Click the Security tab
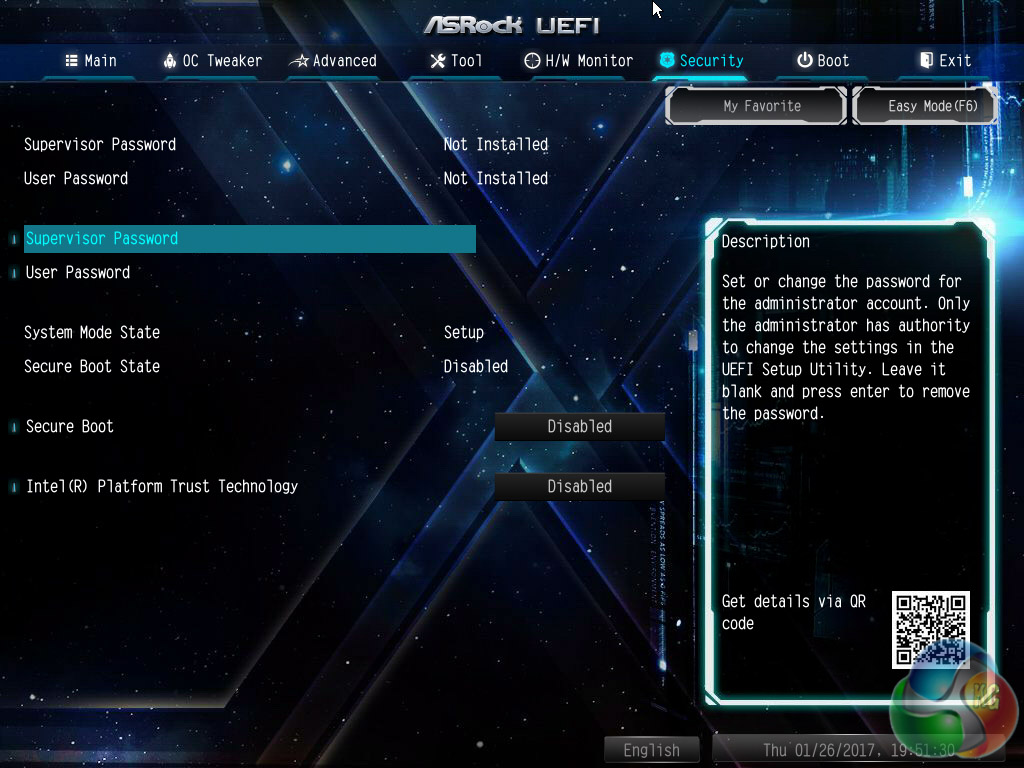 (x=701, y=61)
